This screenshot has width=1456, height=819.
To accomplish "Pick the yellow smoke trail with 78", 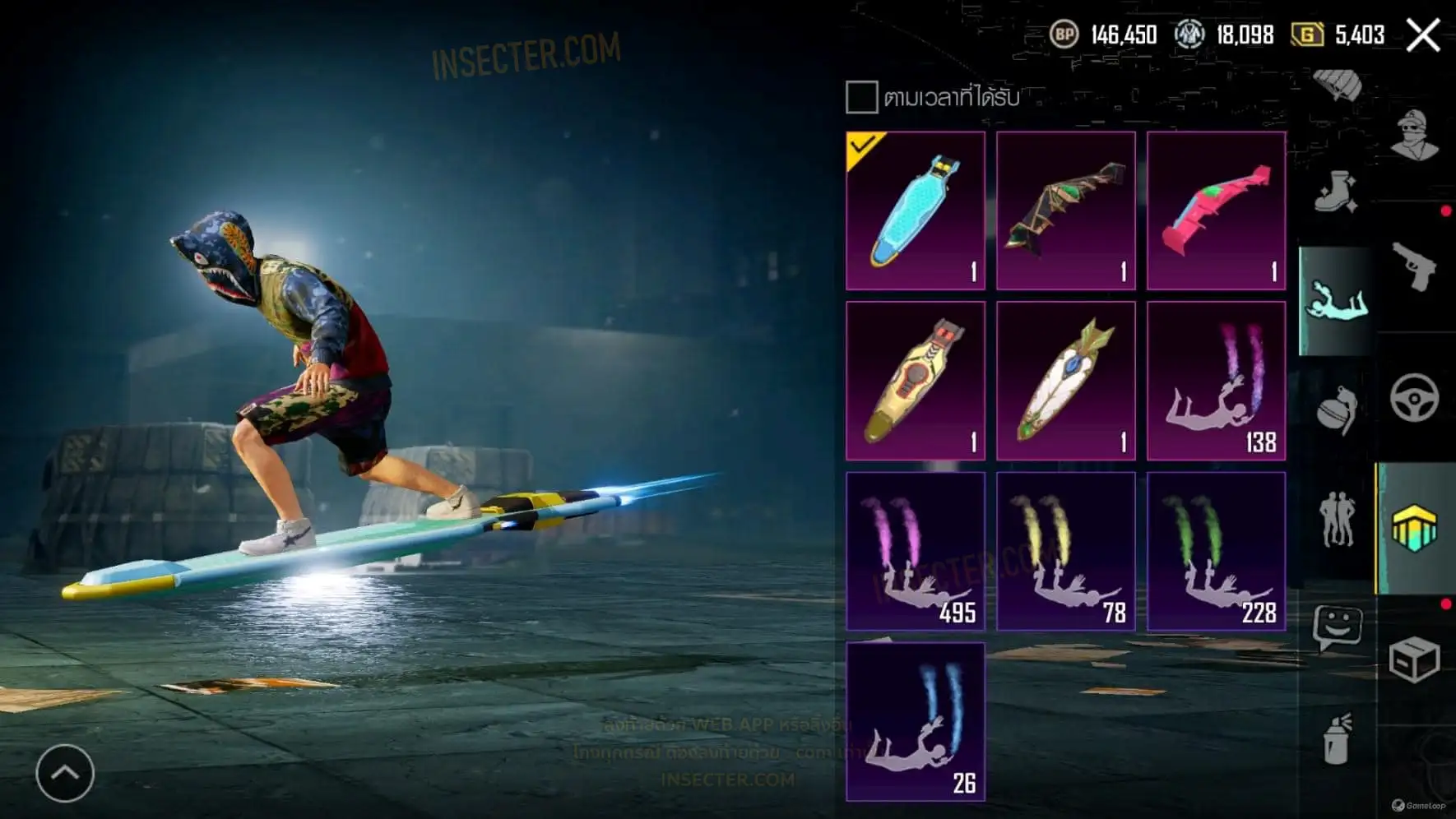I will [x=1066, y=551].
